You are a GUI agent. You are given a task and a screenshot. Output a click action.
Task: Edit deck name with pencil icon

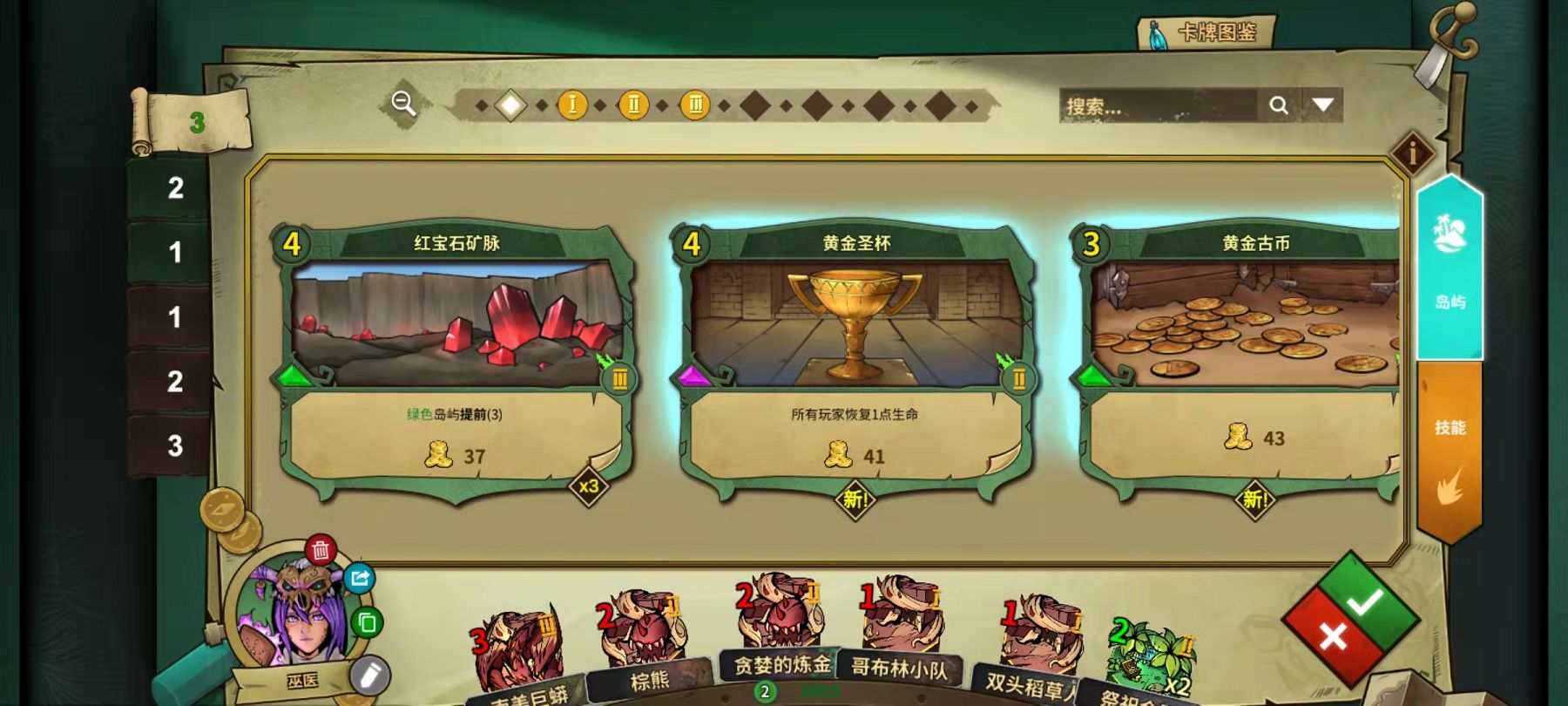369,675
